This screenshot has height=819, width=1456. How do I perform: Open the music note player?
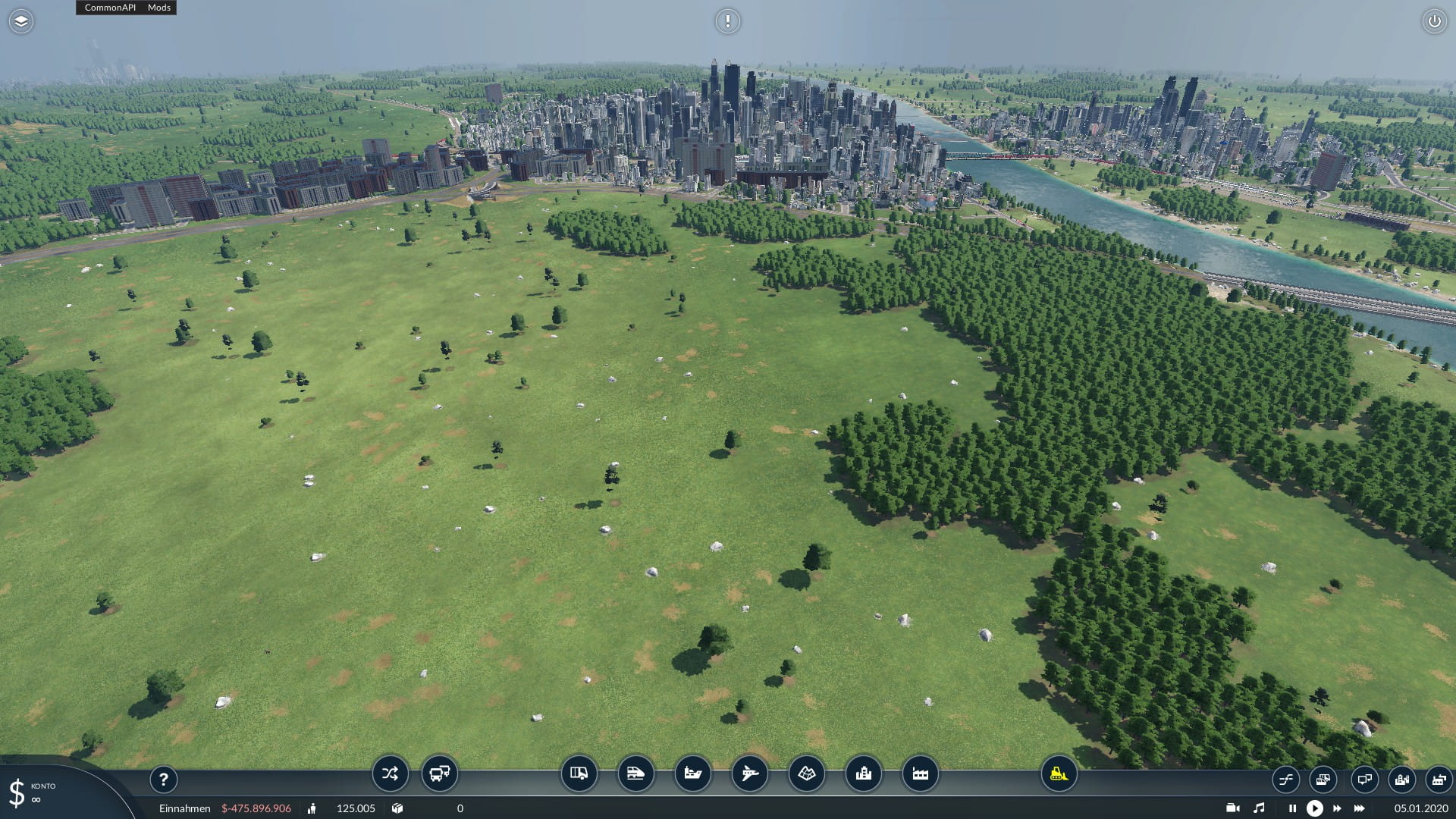(1259, 808)
